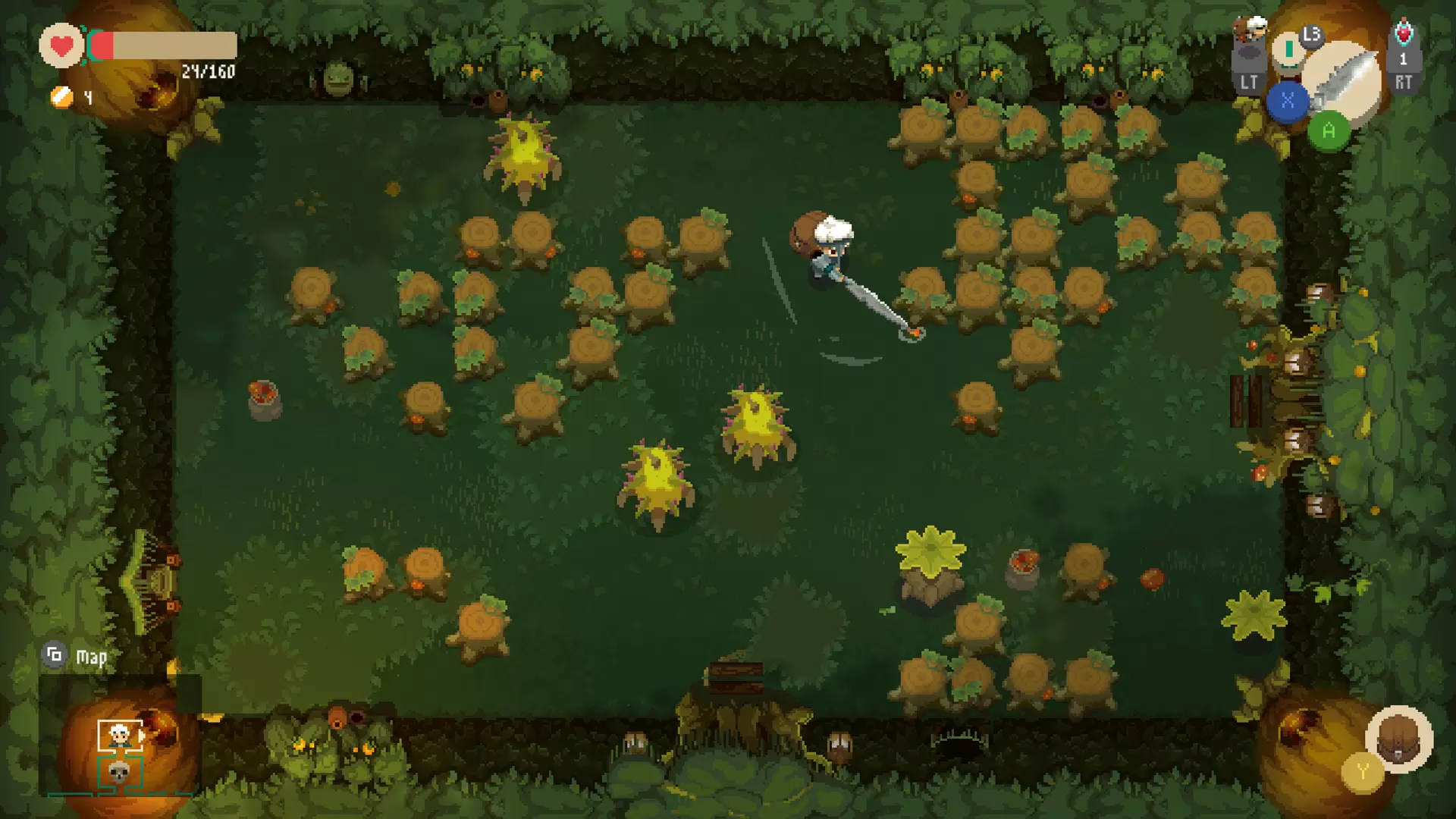Click the skull room marker on the minimap
Screen dimensions: 1456x819
point(118,773)
